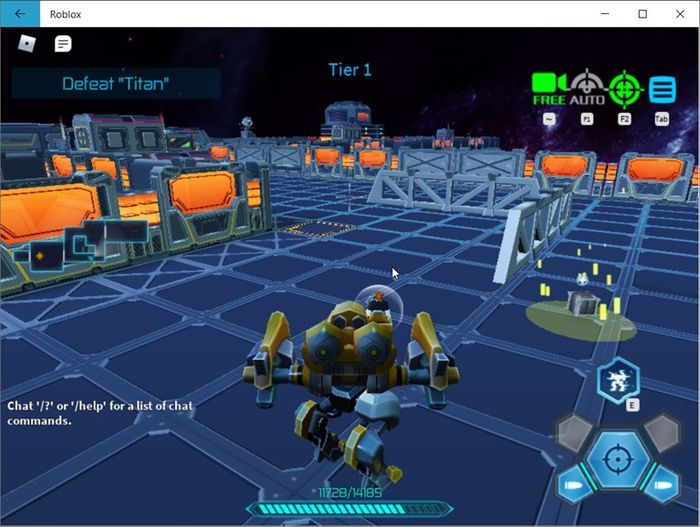Screen dimensions: 700x527
Task: Fire using the central crosshair hexagon button
Action: point(618,461)
